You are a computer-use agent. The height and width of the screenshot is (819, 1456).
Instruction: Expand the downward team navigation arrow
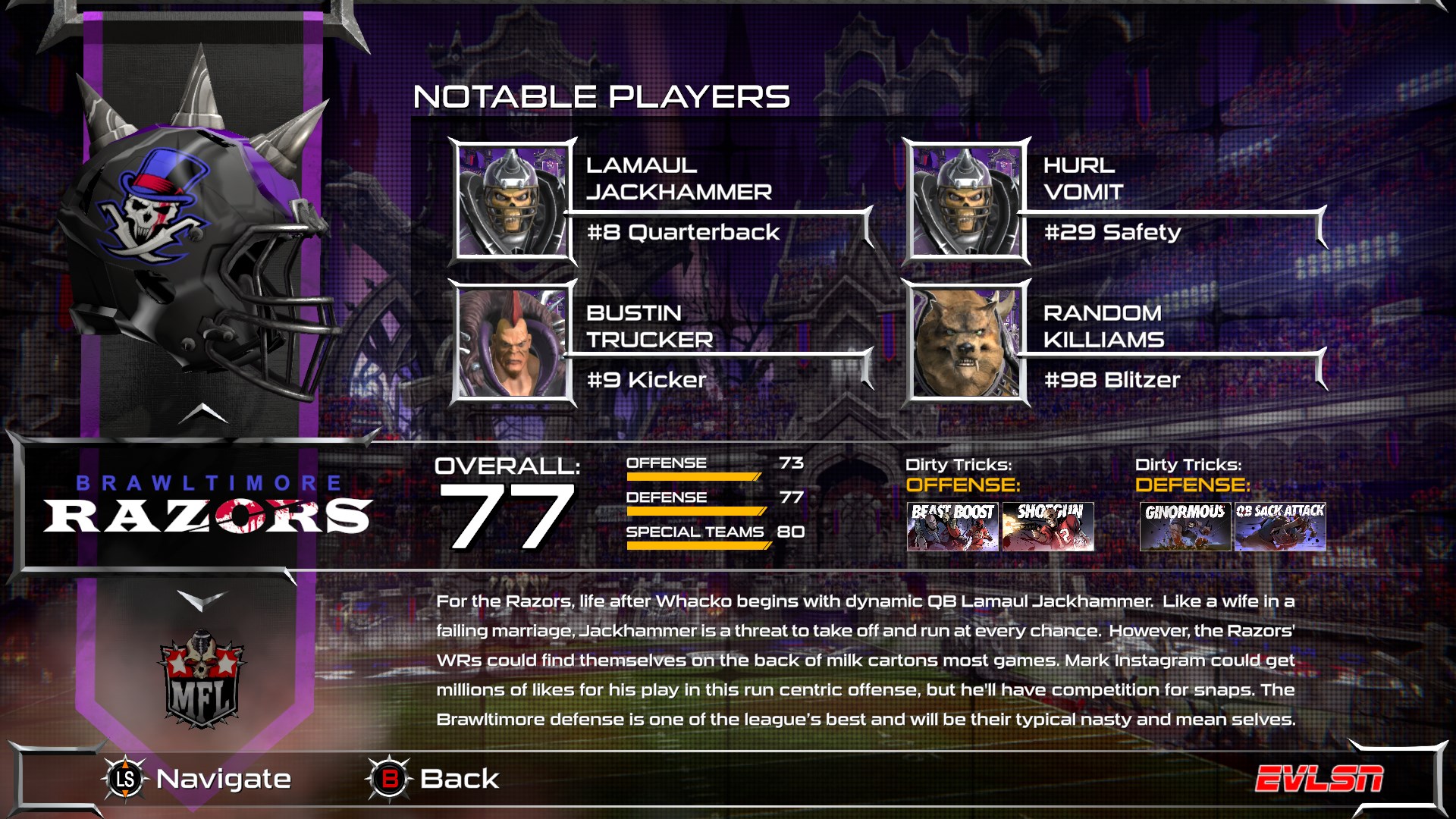pos(203,598)
